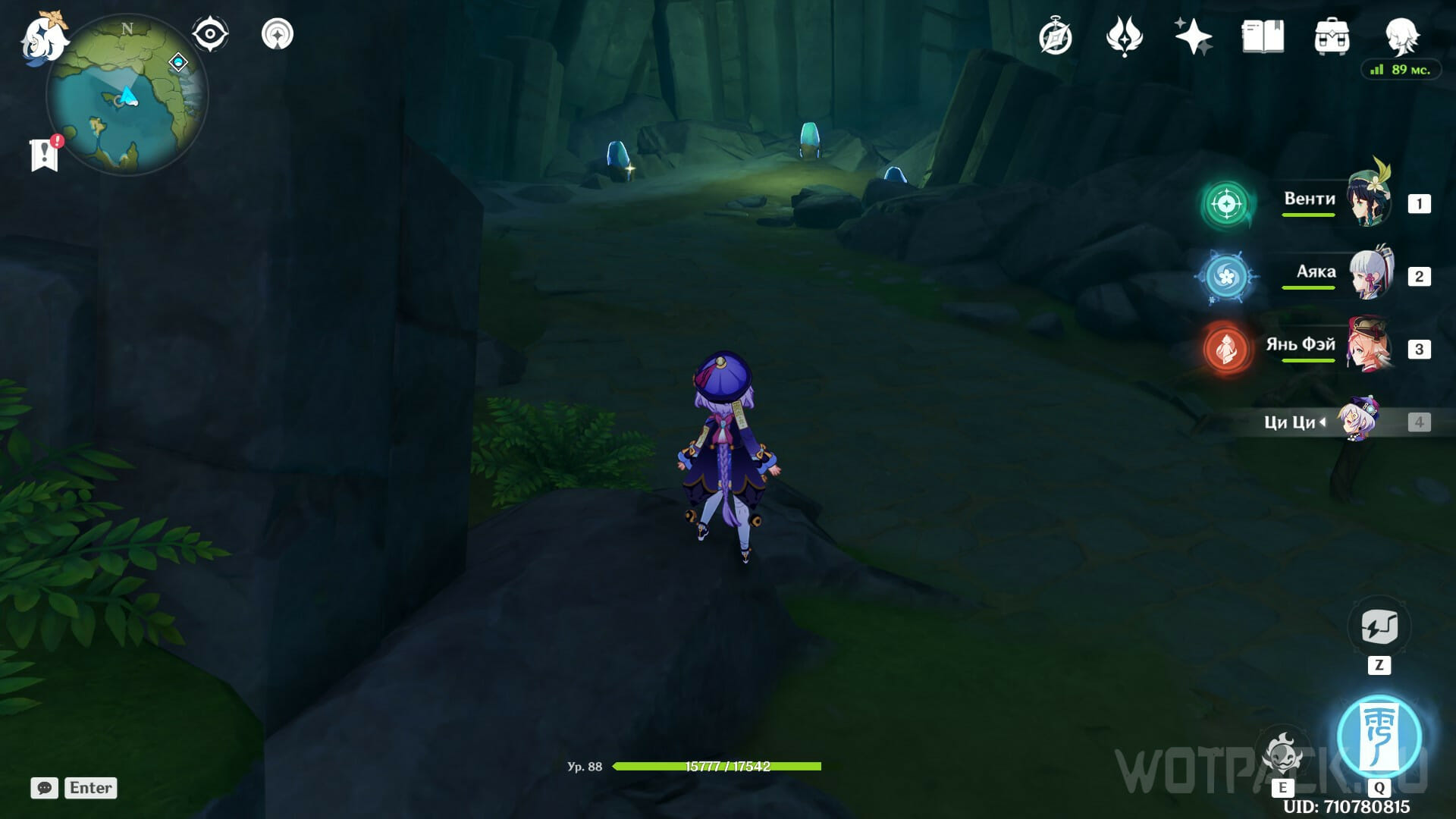The width and height of the screenshot is (1456, 819).
Task: Open the quest log bookmark icon
Action: [x=45, y=155]
